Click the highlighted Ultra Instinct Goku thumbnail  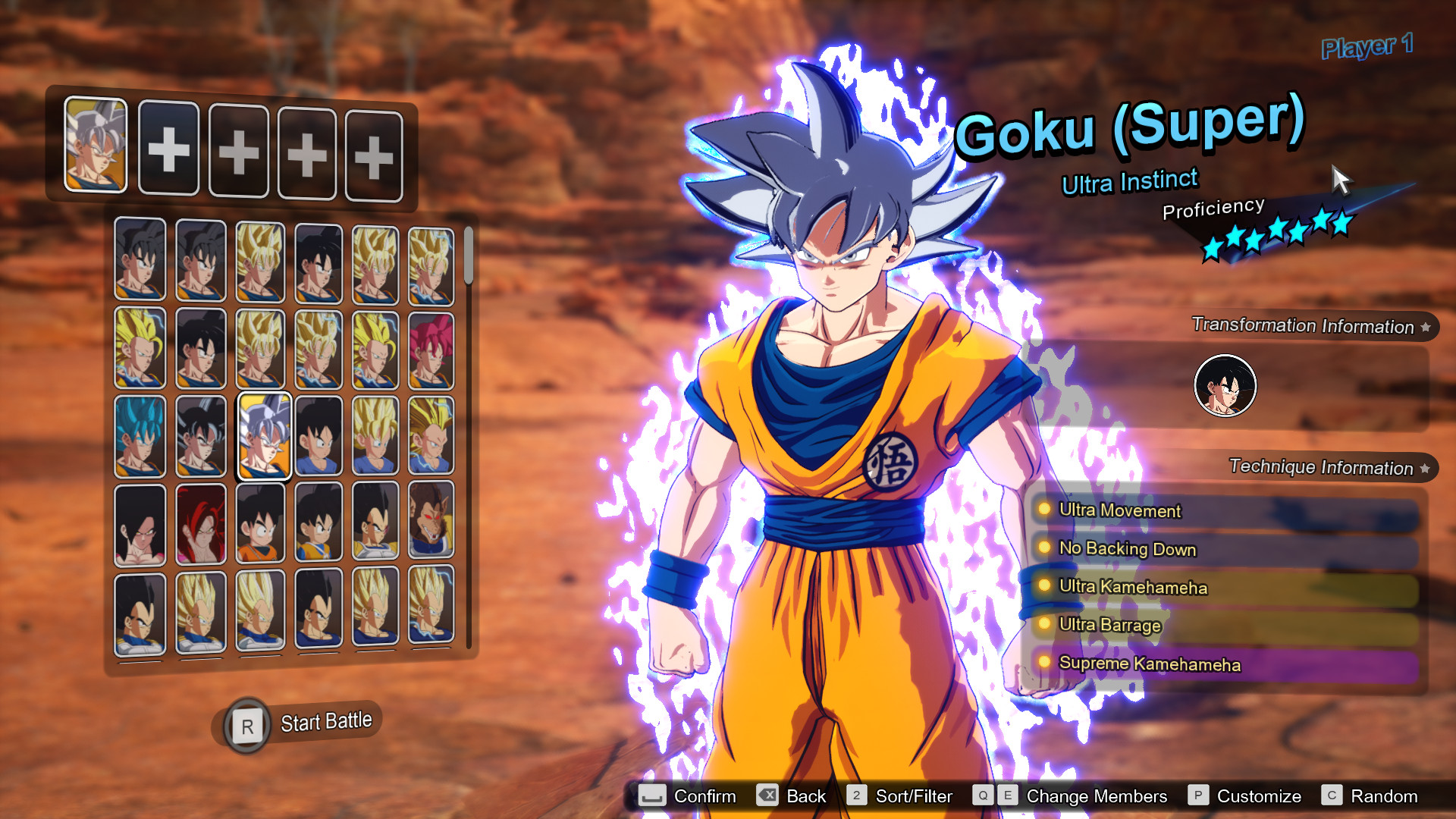pyautogui.click(x=263, y=436)
